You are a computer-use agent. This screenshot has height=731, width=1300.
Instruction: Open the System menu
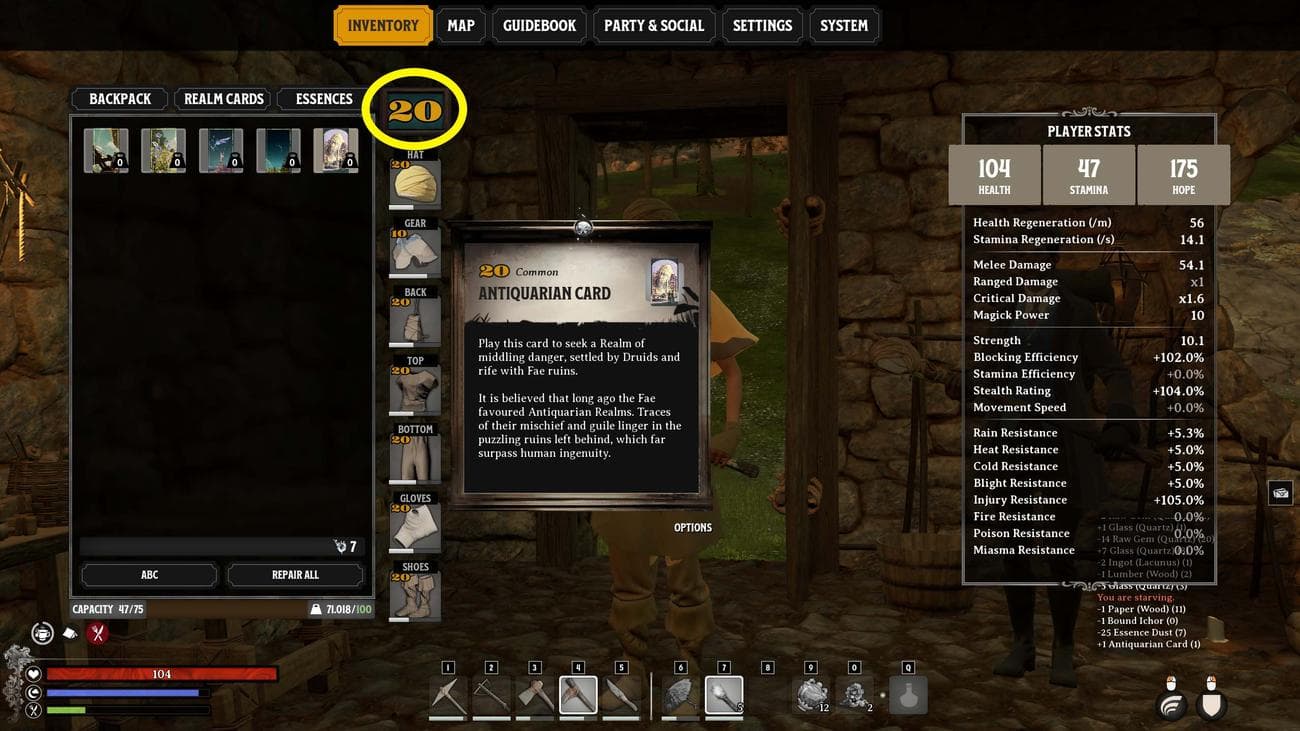tap(844, 26)
